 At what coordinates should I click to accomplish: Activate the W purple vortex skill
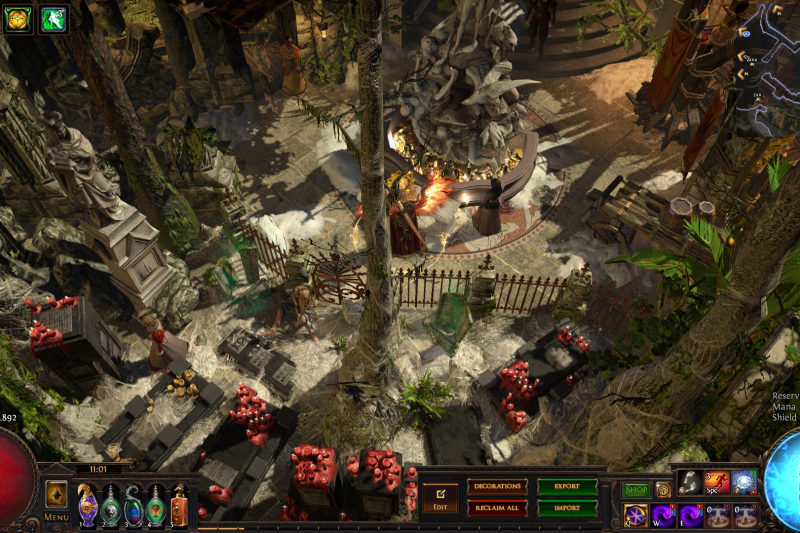coord(663,515)
